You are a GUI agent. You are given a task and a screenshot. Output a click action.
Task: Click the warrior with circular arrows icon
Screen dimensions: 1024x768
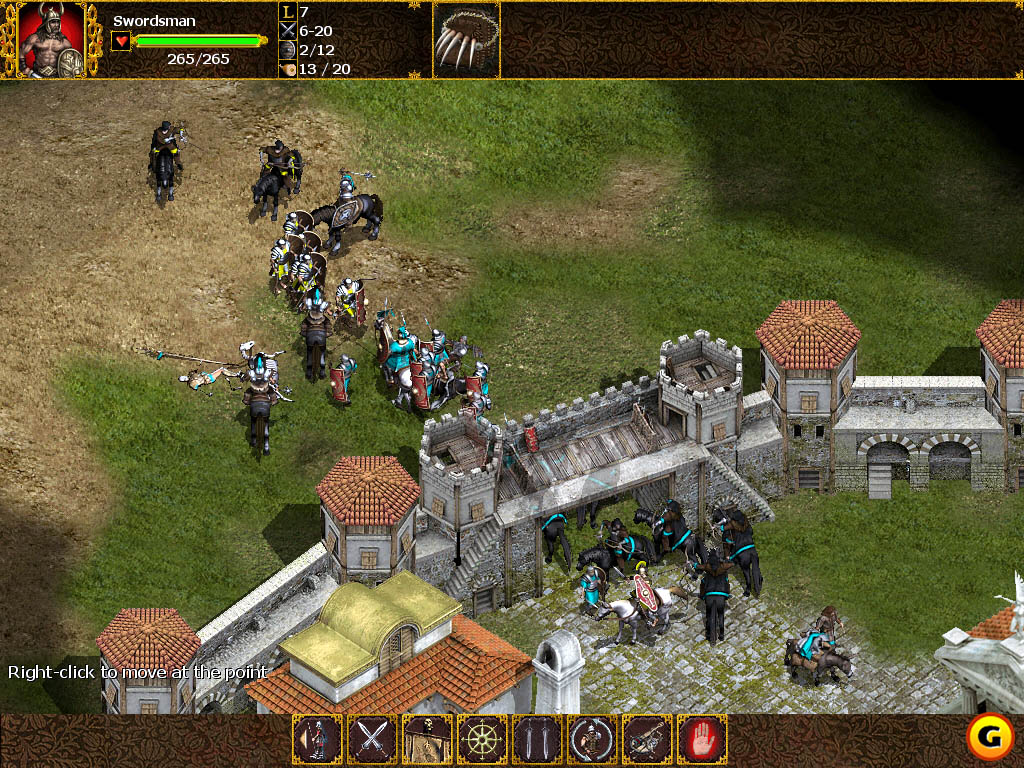click(x=592, y=740)
